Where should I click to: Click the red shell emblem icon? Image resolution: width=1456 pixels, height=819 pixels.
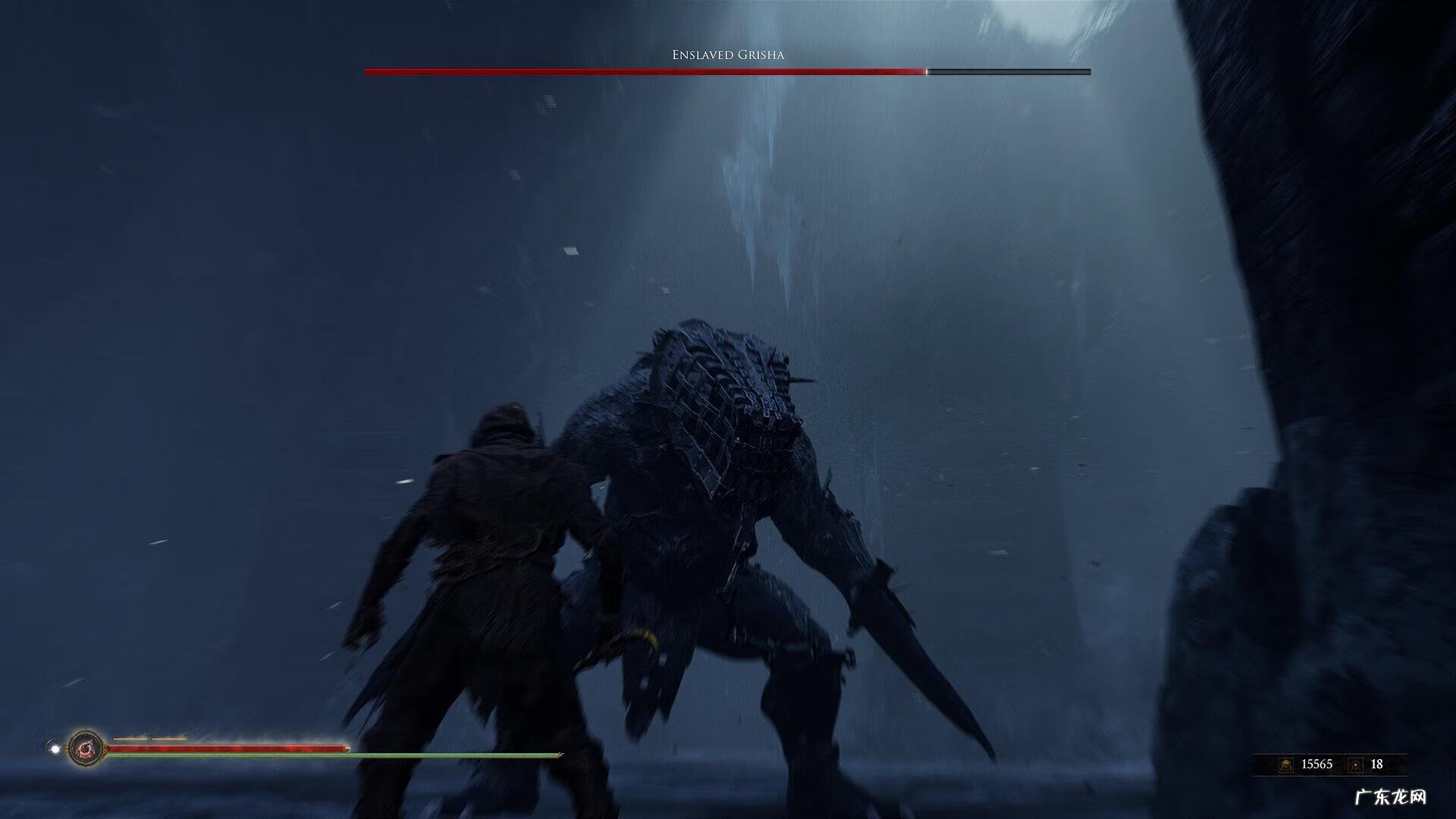85,749
